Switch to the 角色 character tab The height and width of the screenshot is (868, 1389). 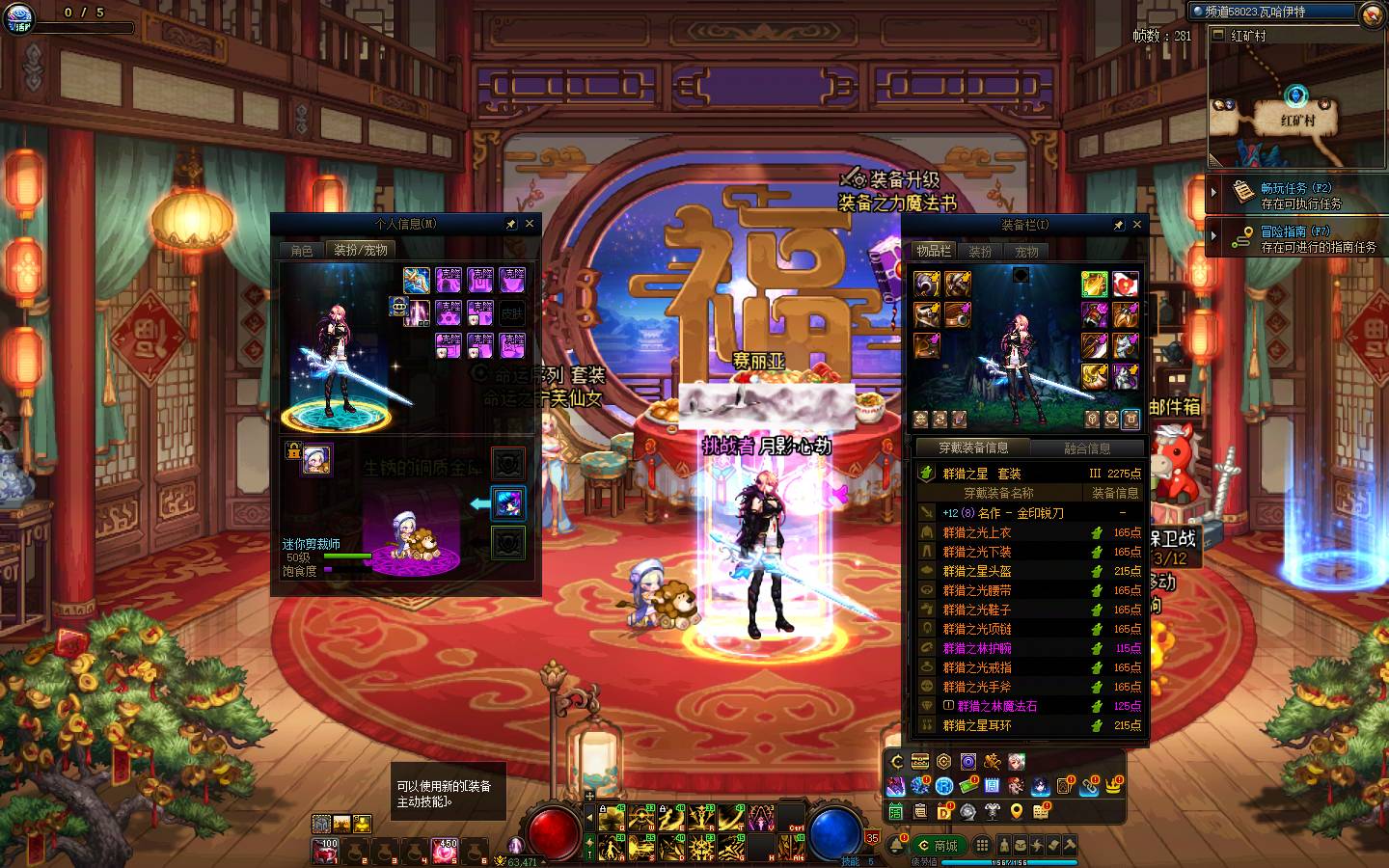coord(302,250)
